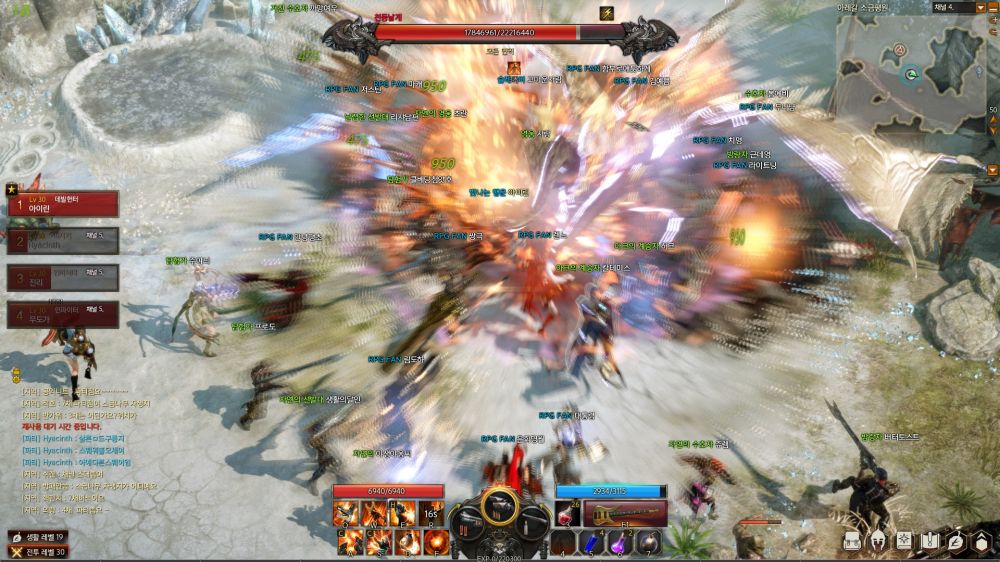Select party member 1 frame
The image size is (1000, 562).
pyautogui.click(x=63, y=204)
